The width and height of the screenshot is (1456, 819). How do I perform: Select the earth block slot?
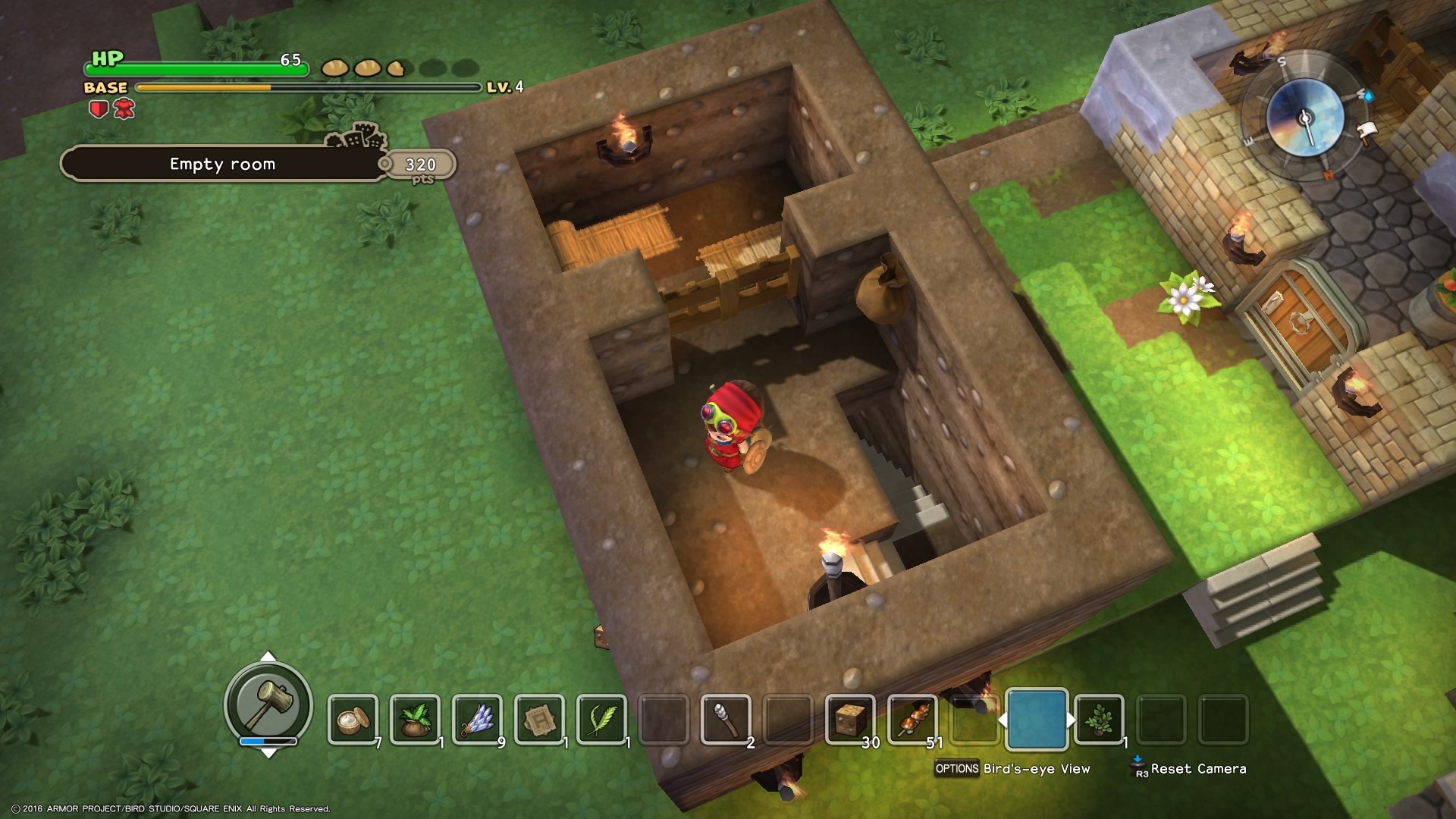(x=850, y=719)
